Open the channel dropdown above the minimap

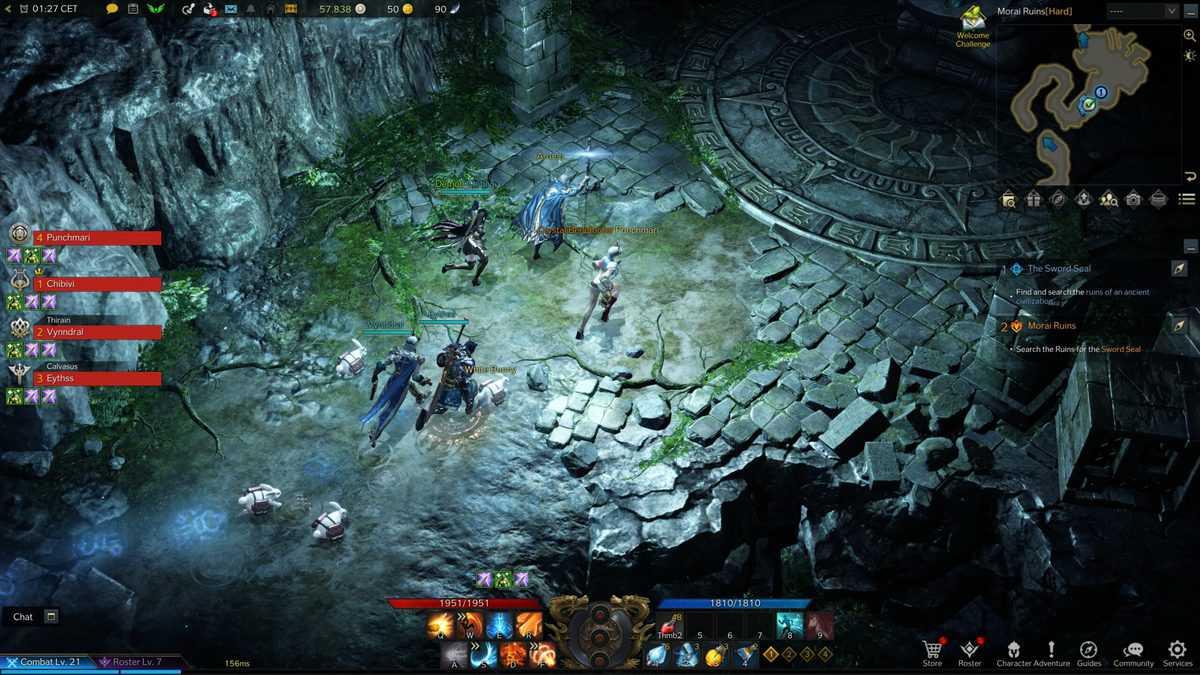[1143, 11]
